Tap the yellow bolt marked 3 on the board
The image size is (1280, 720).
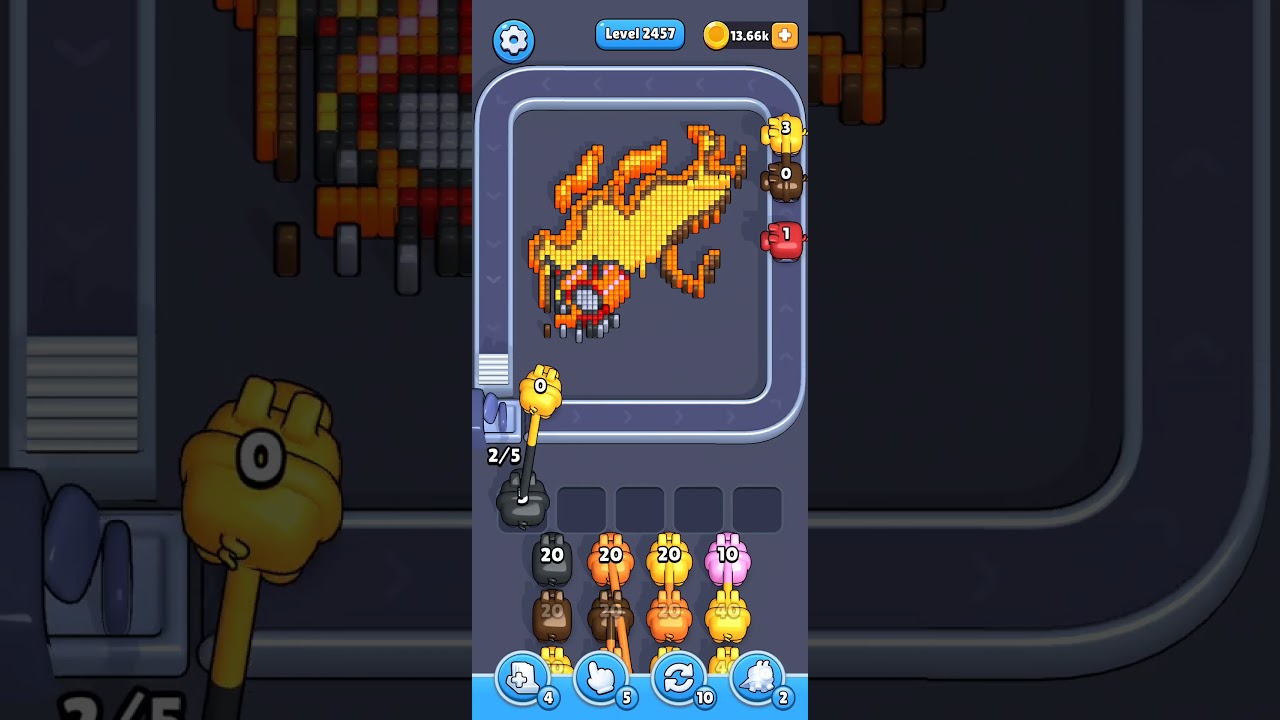784,133
